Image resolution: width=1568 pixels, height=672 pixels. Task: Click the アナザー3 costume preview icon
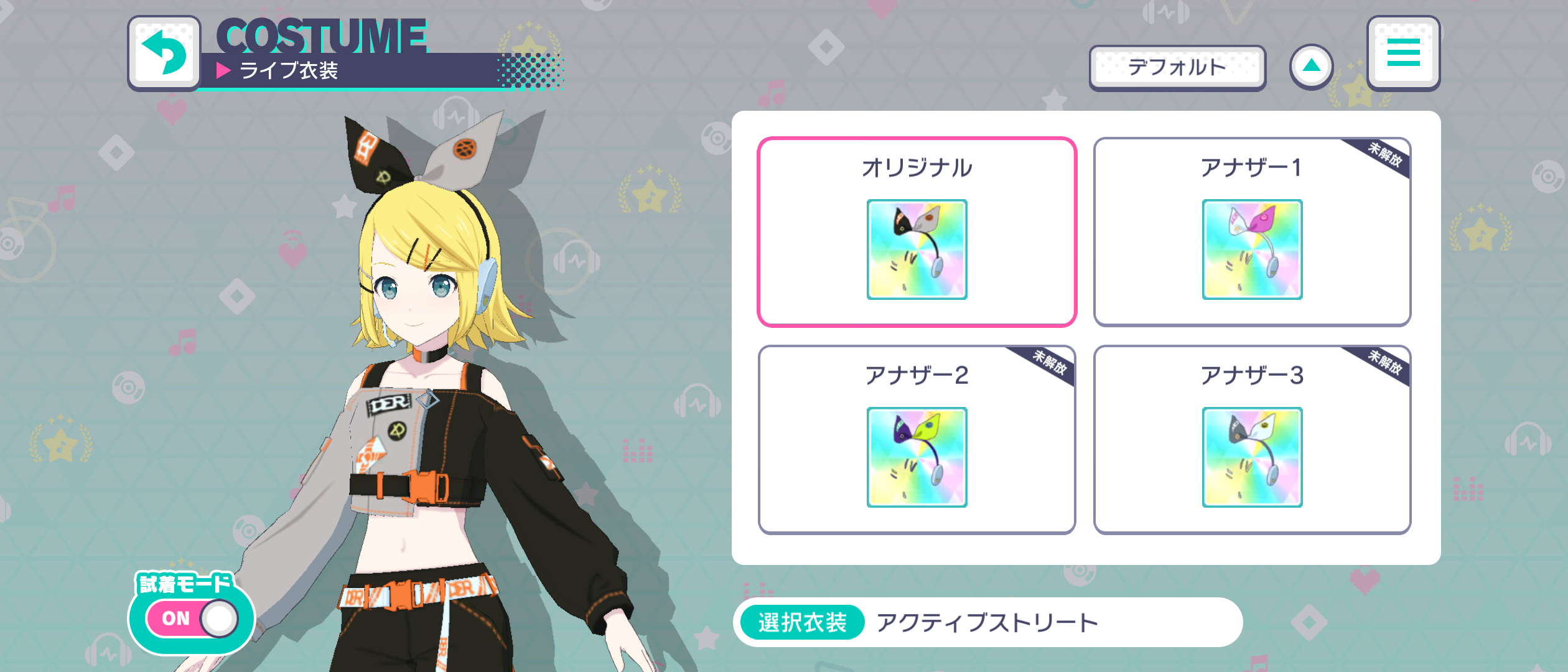pyautogui.click(x=1253, y=459)
